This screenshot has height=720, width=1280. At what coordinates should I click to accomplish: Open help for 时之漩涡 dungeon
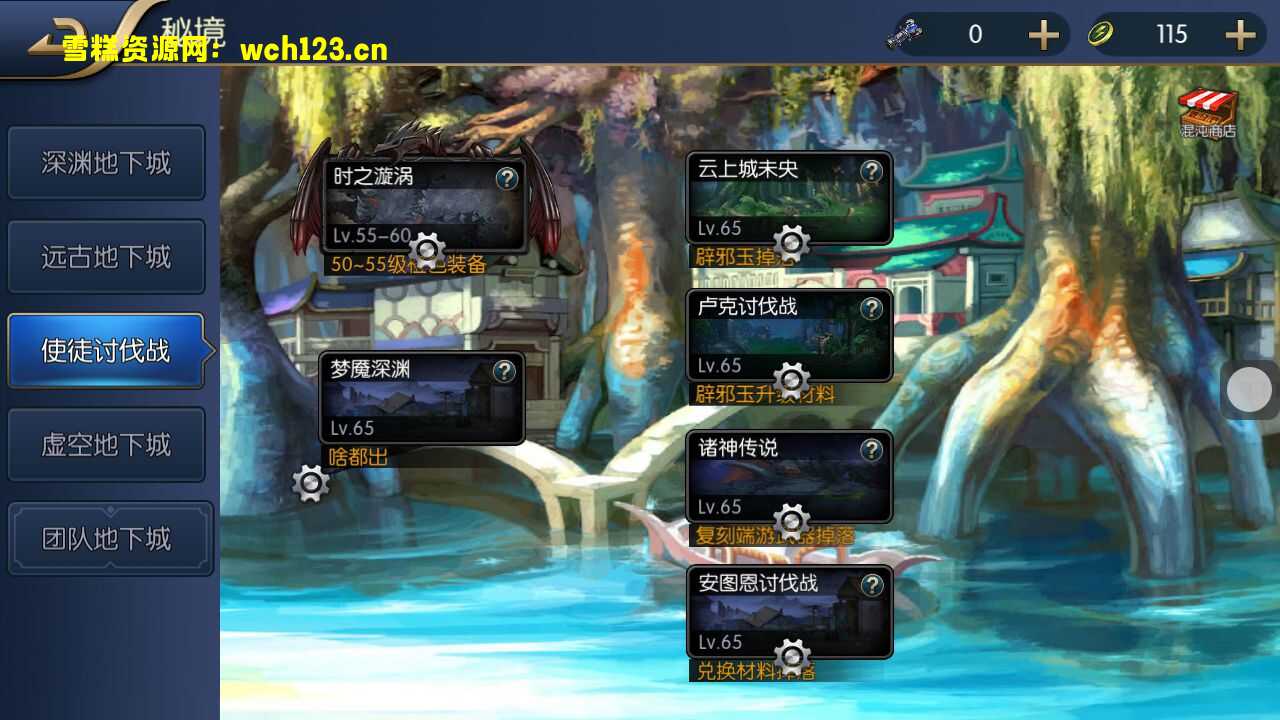coord(504,178)
